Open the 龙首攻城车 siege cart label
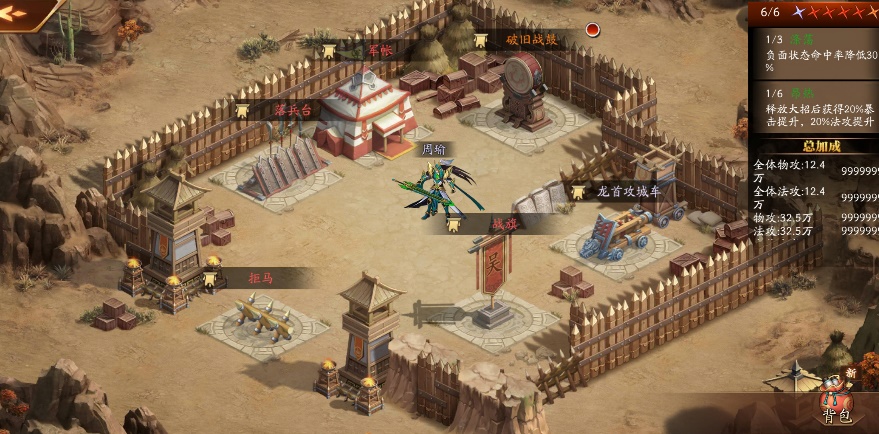This screenshot has width=879, height=434. 627,191
